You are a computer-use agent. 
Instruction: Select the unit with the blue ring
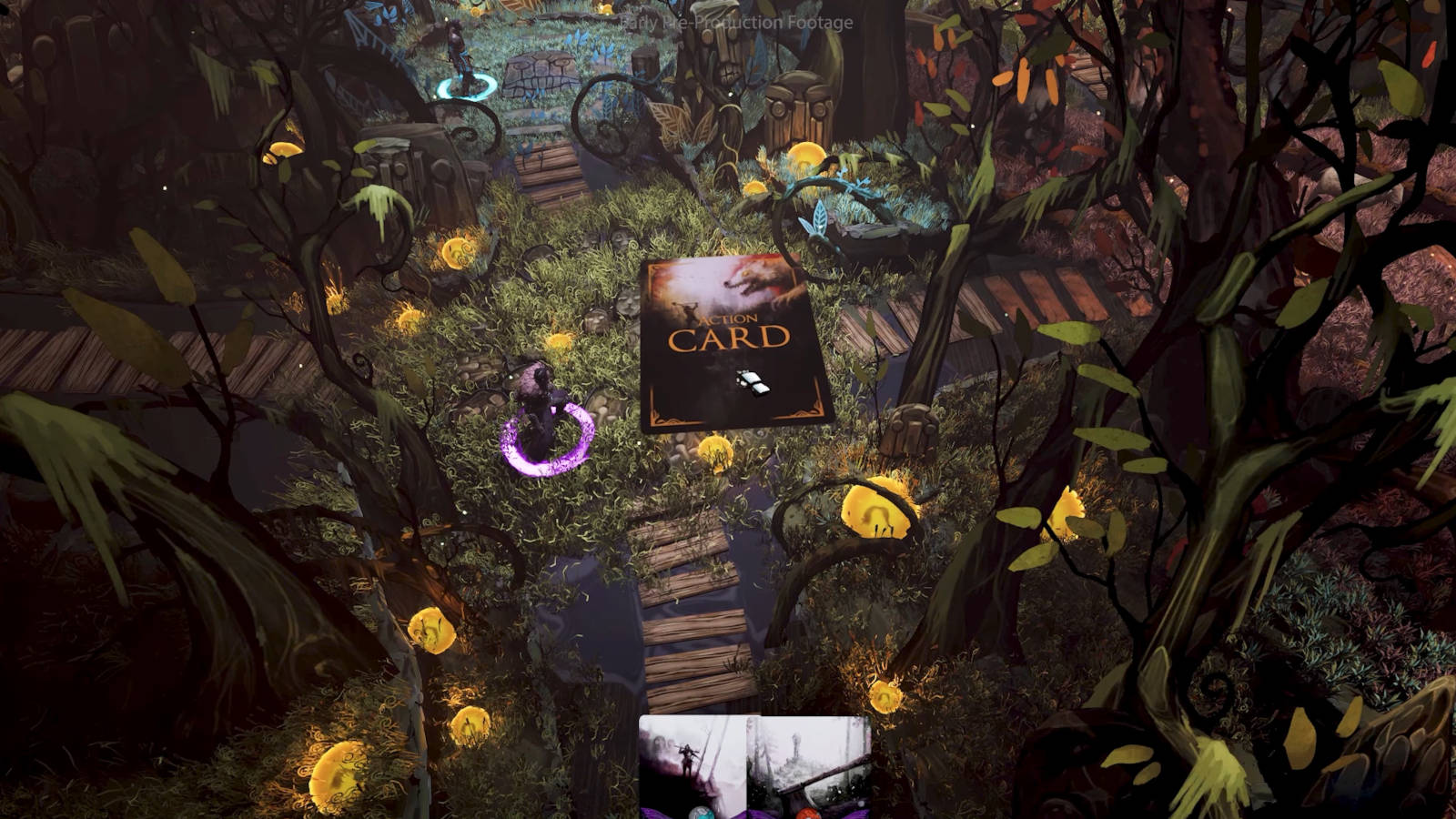460,62
